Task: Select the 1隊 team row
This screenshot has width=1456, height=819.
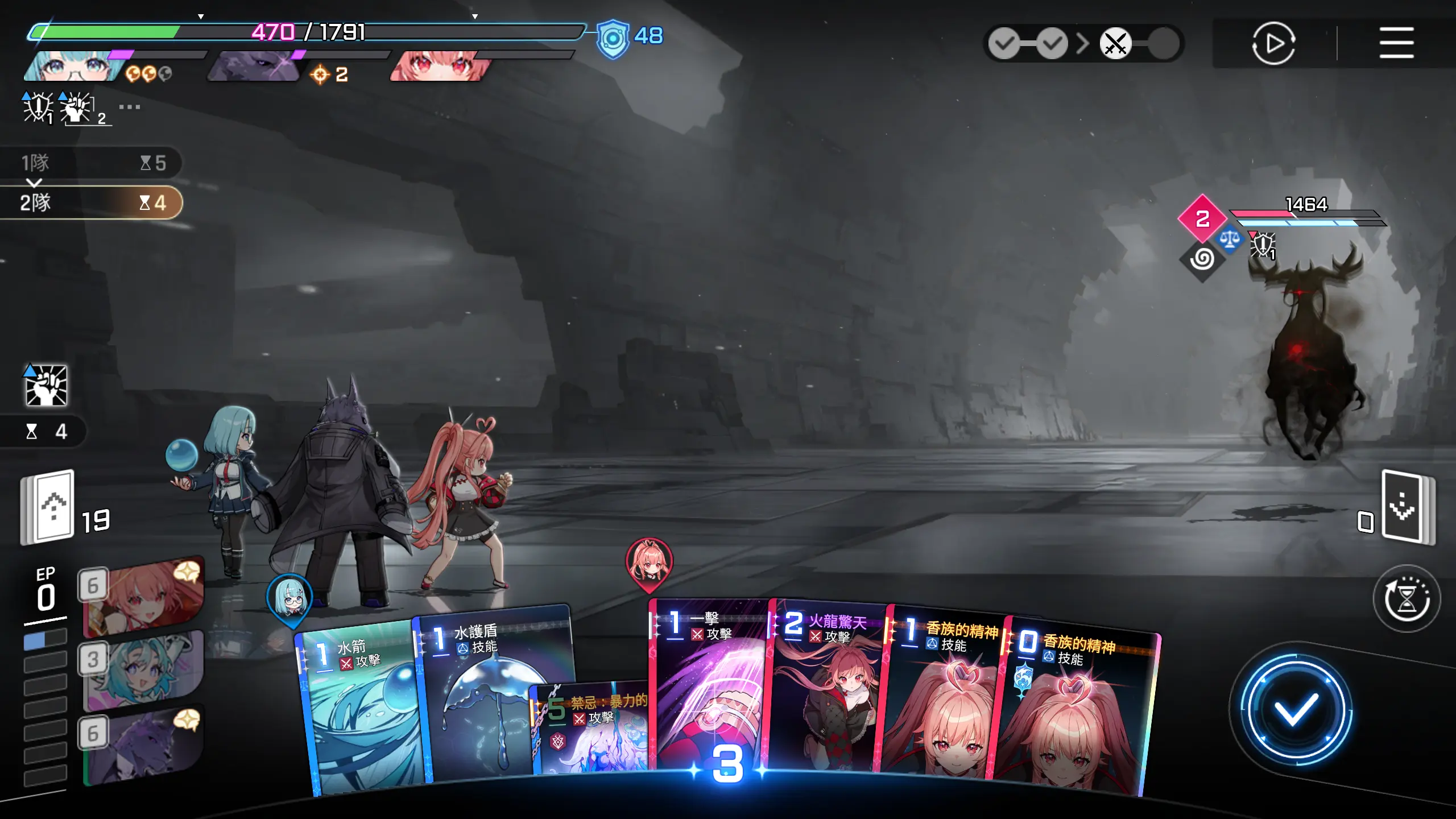Action: tap(91, 163)
